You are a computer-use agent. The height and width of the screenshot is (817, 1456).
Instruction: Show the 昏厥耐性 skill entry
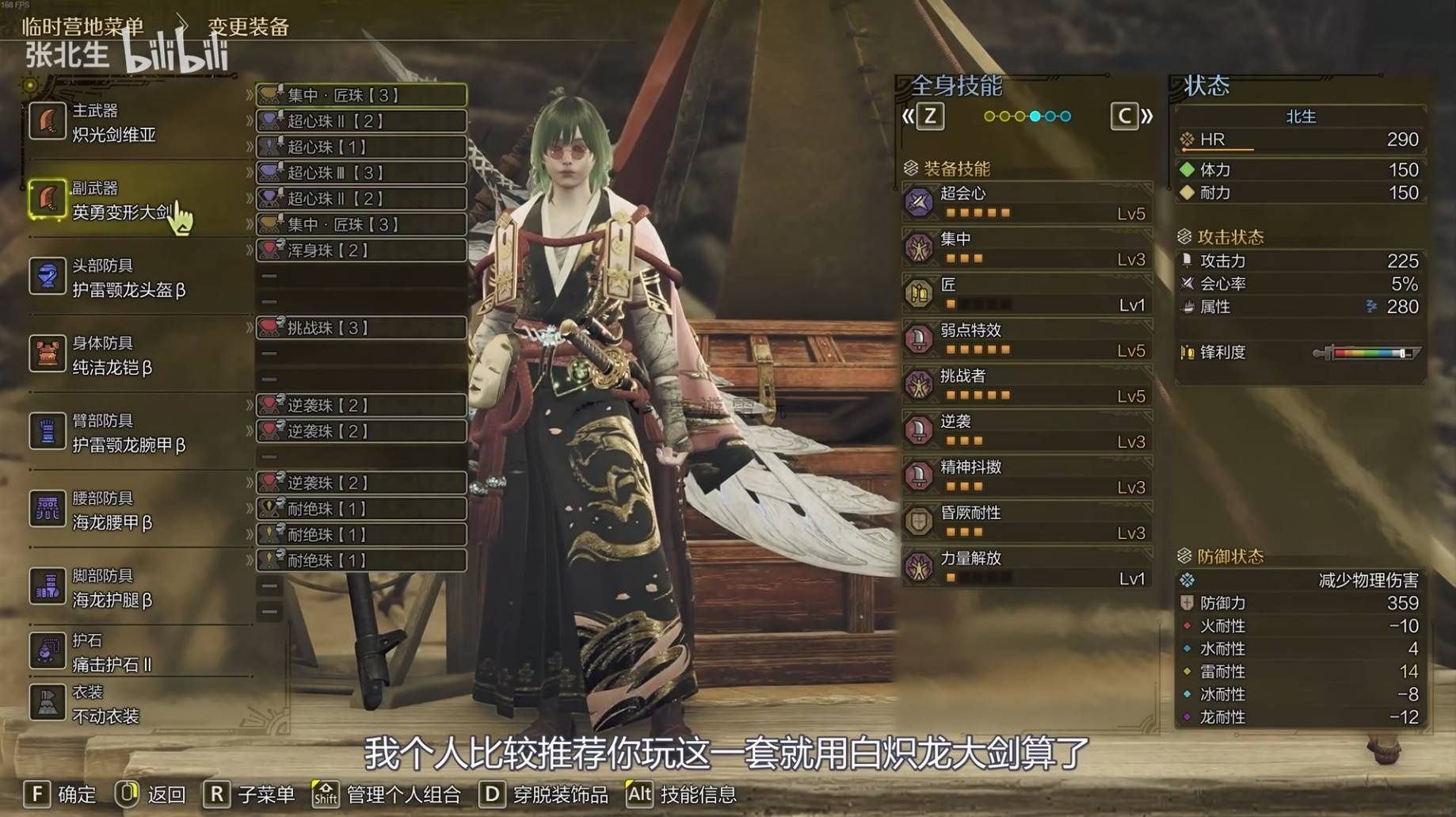tap(1027, 522)
